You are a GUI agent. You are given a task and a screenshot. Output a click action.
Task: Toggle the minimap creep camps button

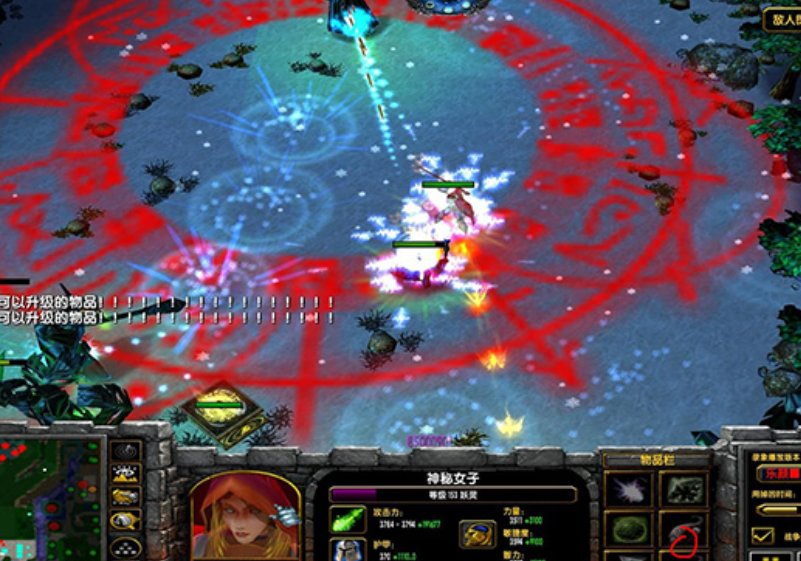click(x=125, y=520)
